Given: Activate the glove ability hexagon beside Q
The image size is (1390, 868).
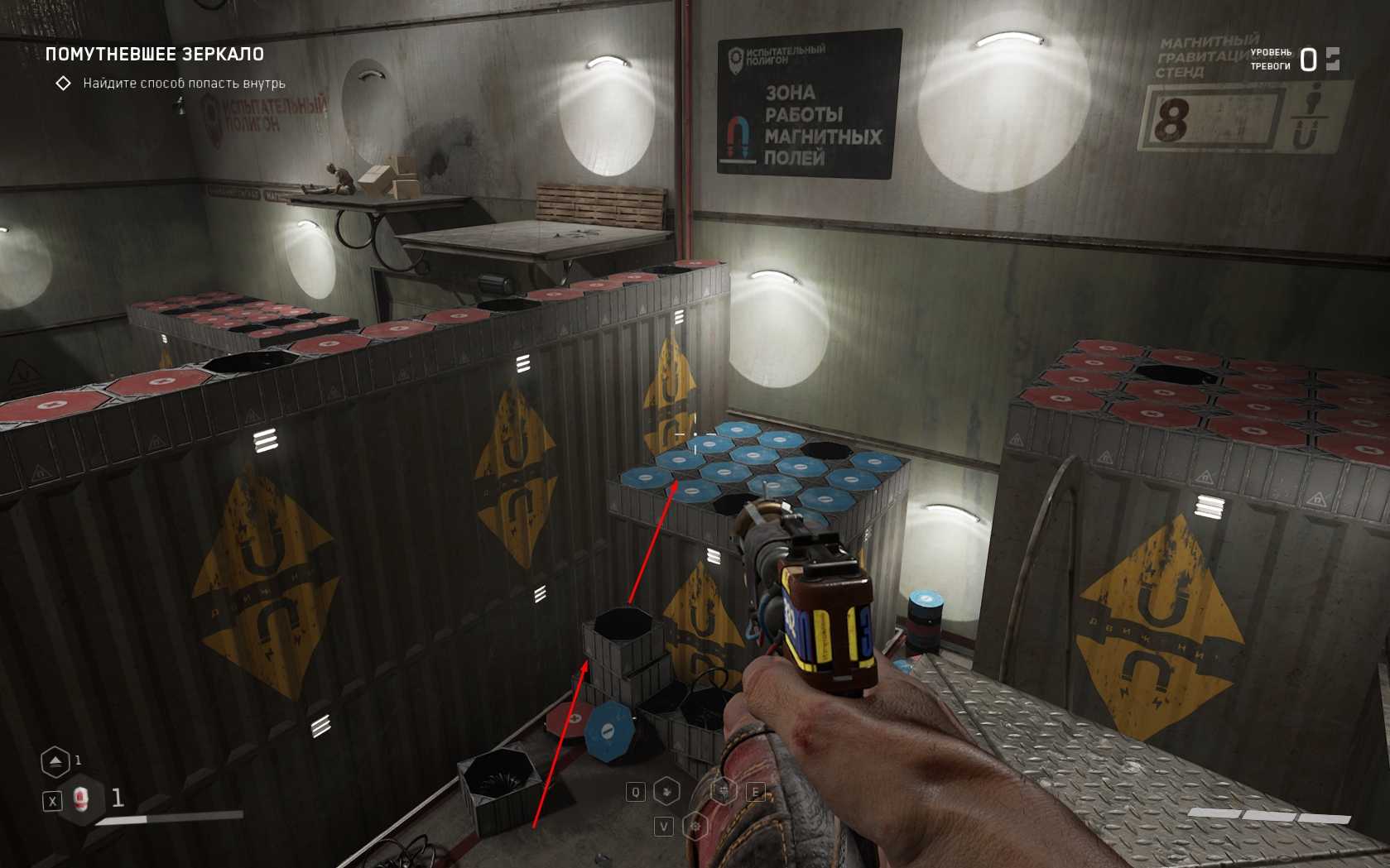Looking at the screenshot, I should pos(667,792).
